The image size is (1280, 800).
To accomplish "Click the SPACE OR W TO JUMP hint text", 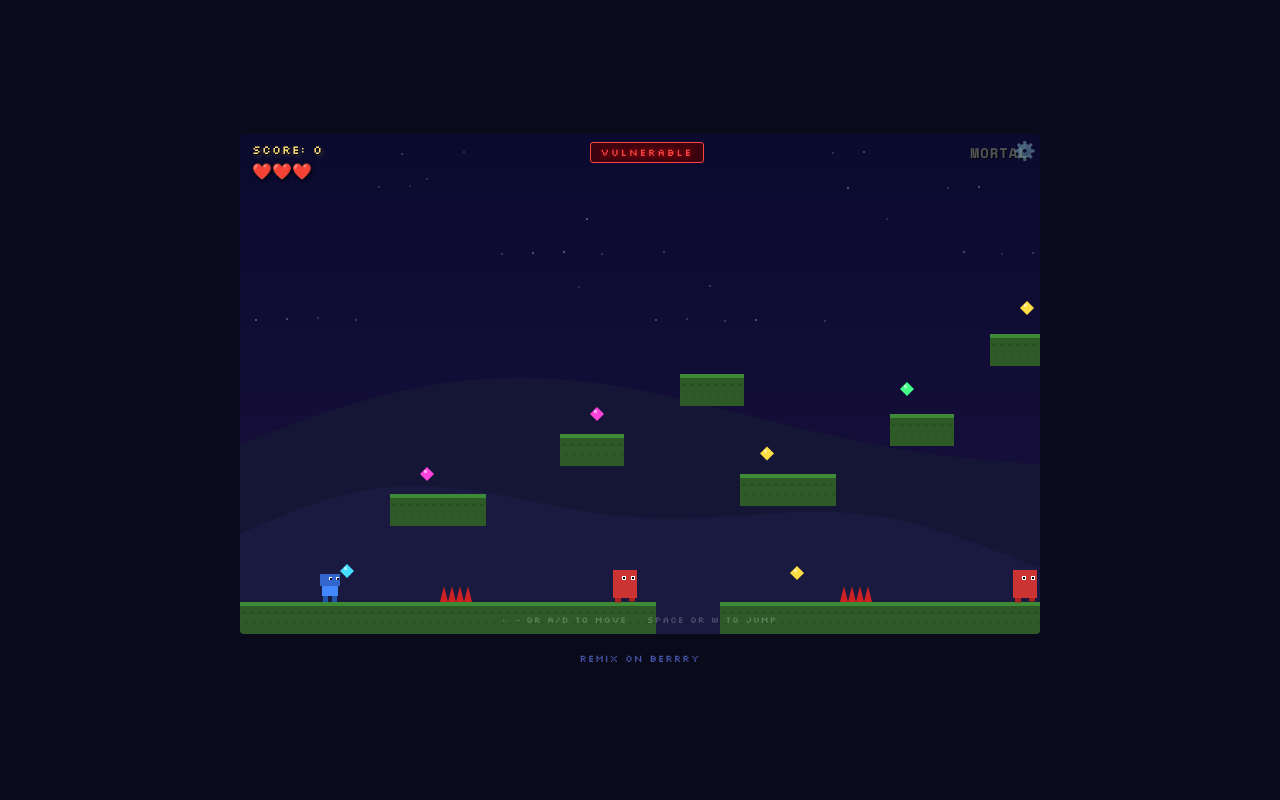I will (712, 620).
